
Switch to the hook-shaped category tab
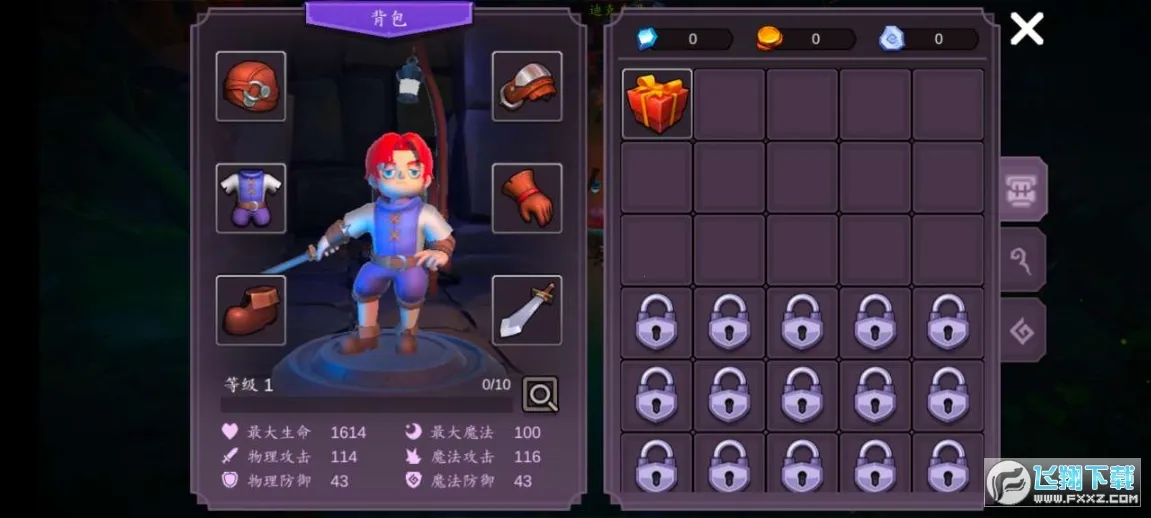pos(1022,260)
